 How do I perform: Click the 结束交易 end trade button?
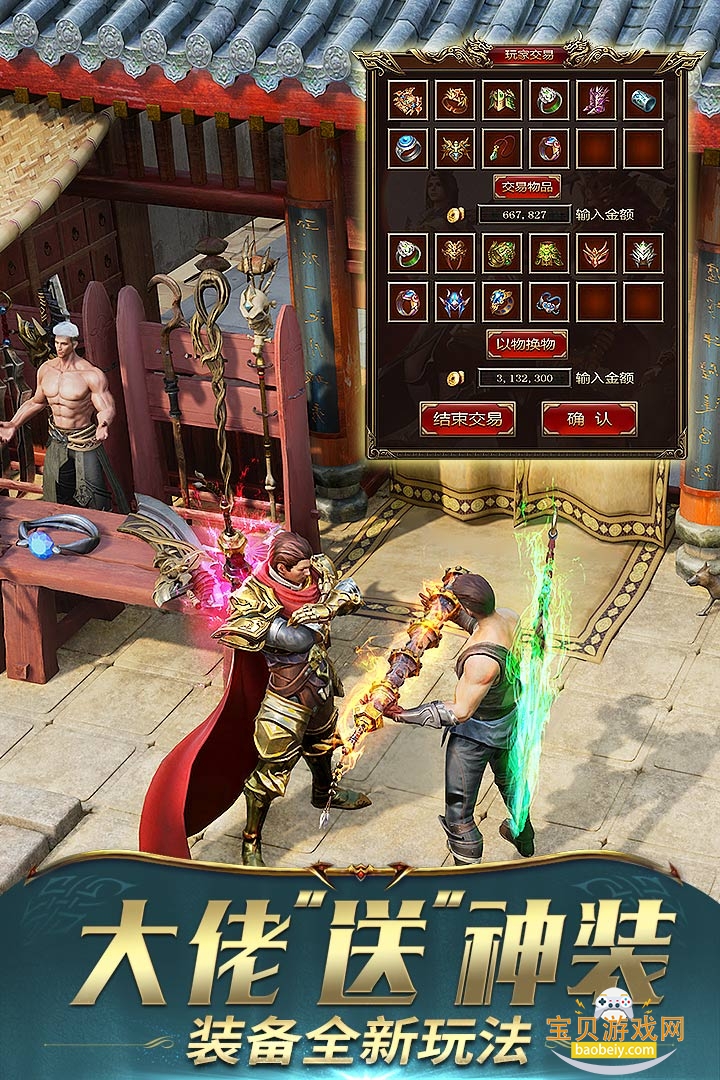point(467,419)
